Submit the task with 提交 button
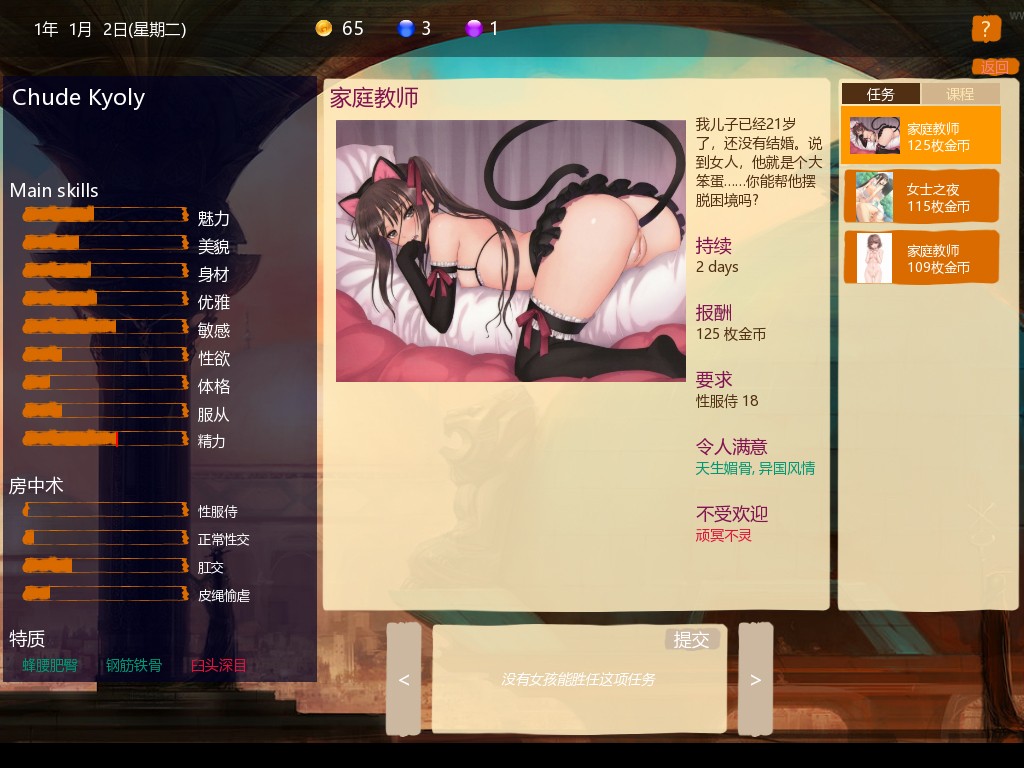 pyautogui.click(x=691, y=640)
